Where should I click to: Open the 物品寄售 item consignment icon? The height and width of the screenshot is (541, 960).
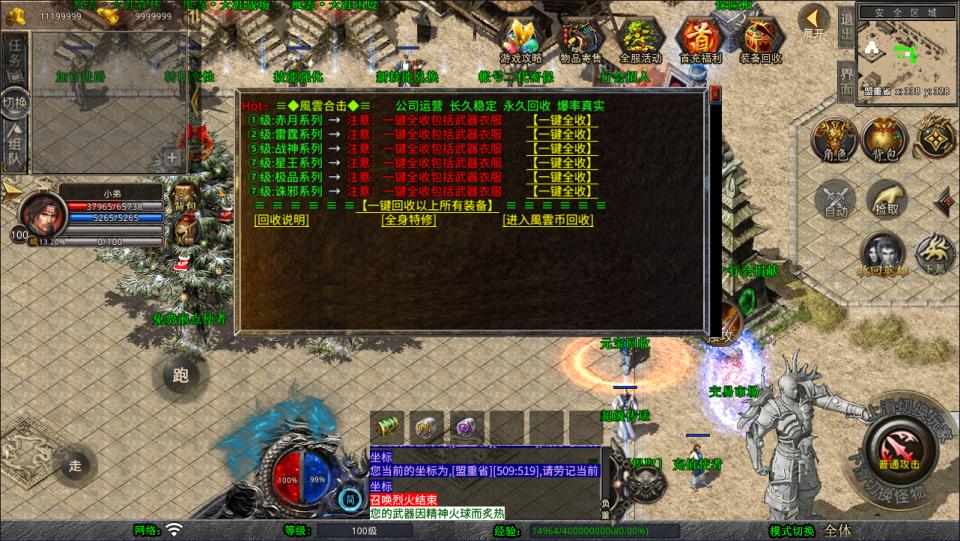click(x=580, y=38)
